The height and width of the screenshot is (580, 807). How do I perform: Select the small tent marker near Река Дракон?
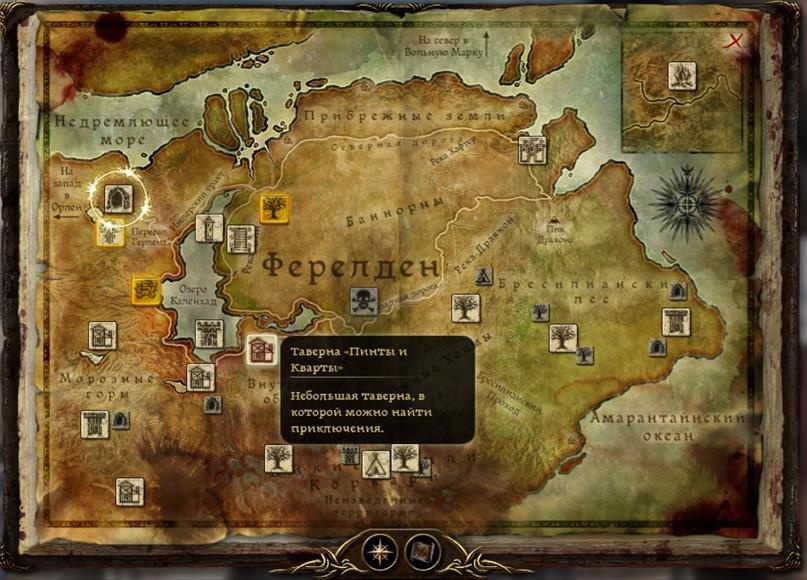(483, 276)
